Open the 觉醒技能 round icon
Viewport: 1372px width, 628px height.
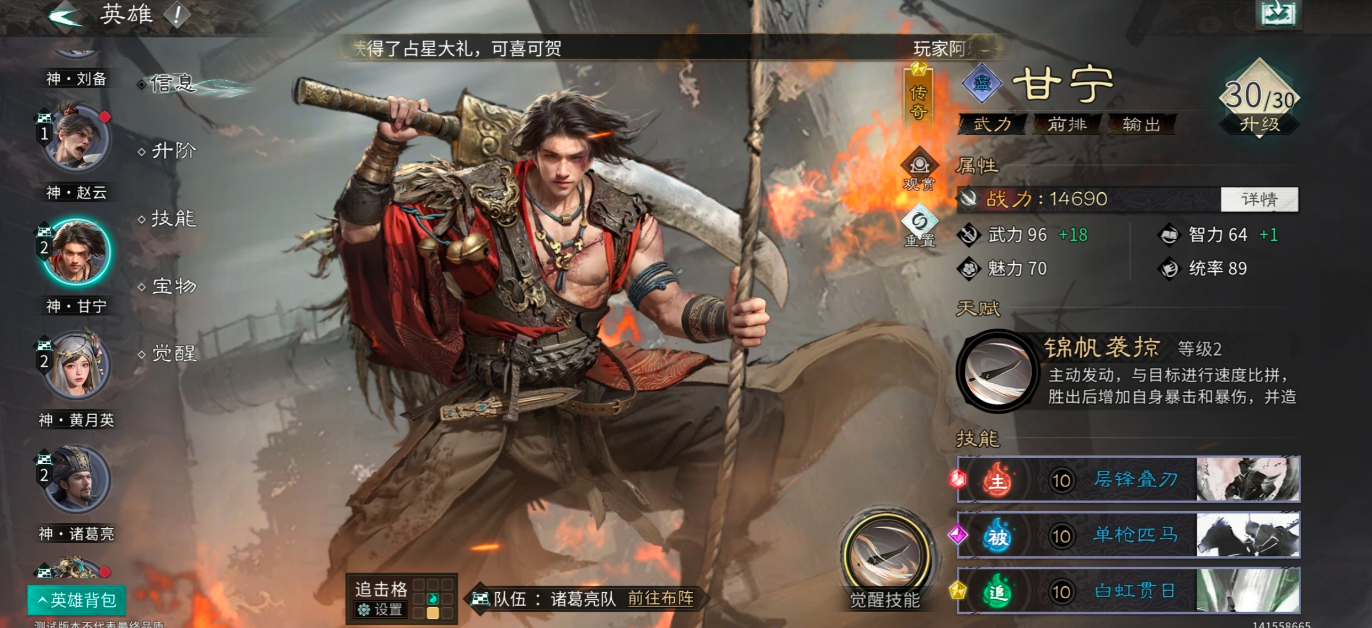click(884, 553)
